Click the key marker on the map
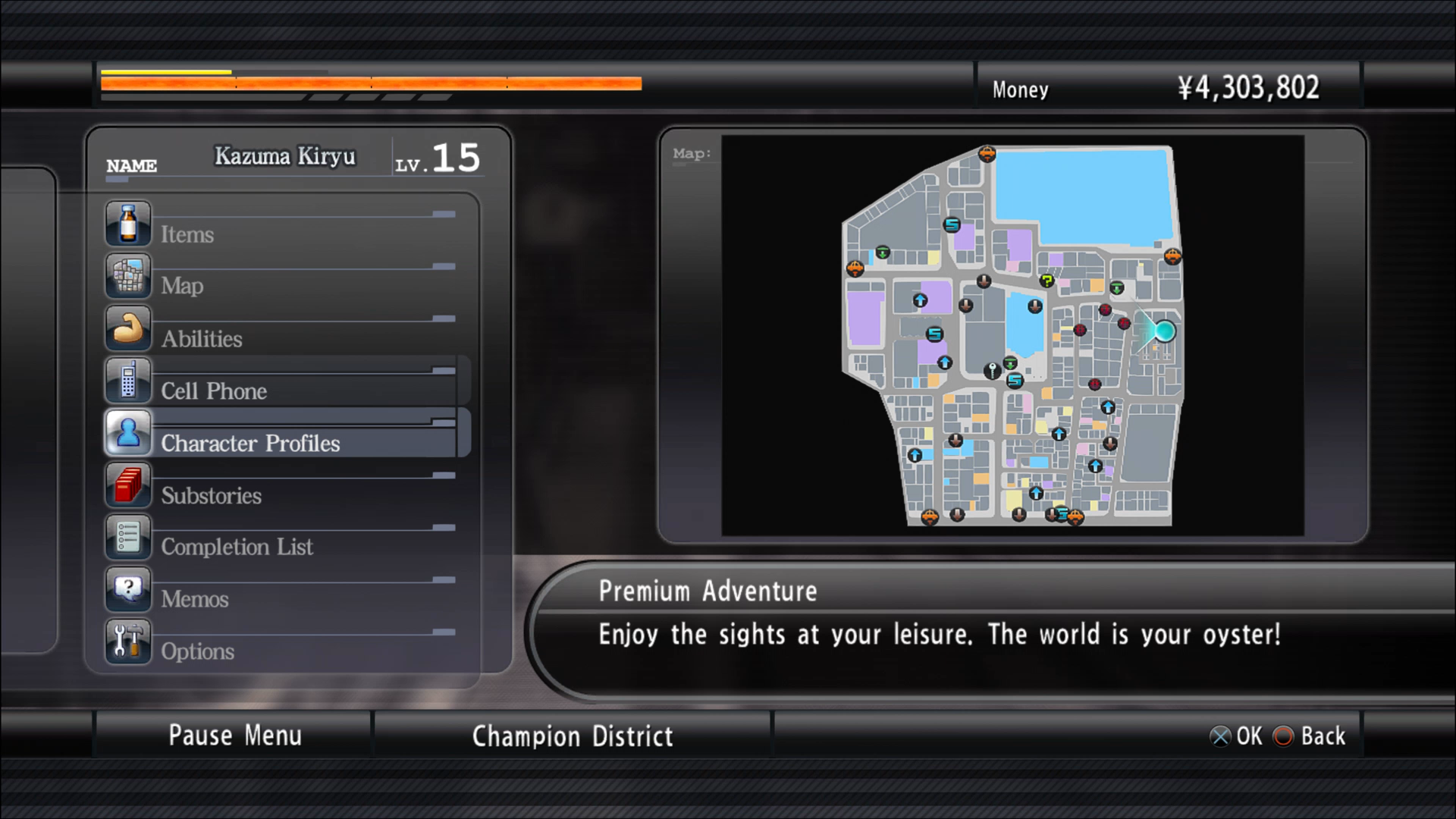This screenshot has height=819, width=1456. [992, 370]
